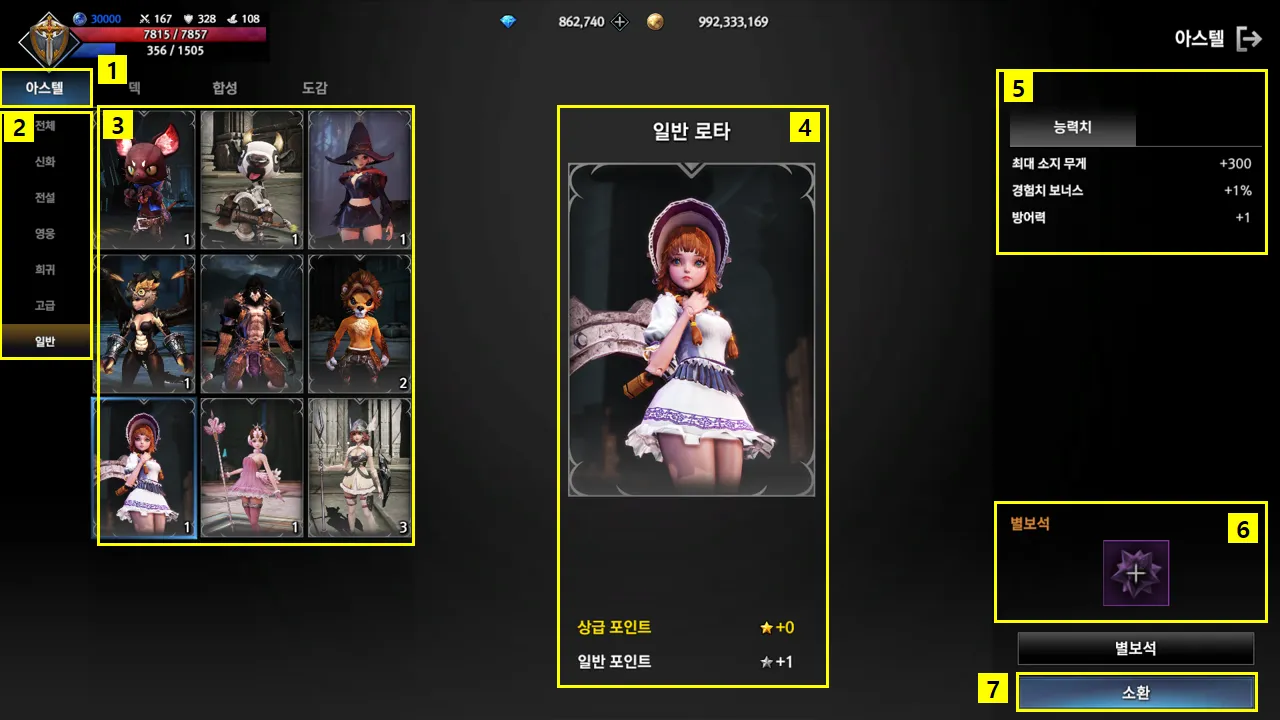Select the red mouse-eared creature card
Screen dimensions: 1280x720
[x=146, y=180]
